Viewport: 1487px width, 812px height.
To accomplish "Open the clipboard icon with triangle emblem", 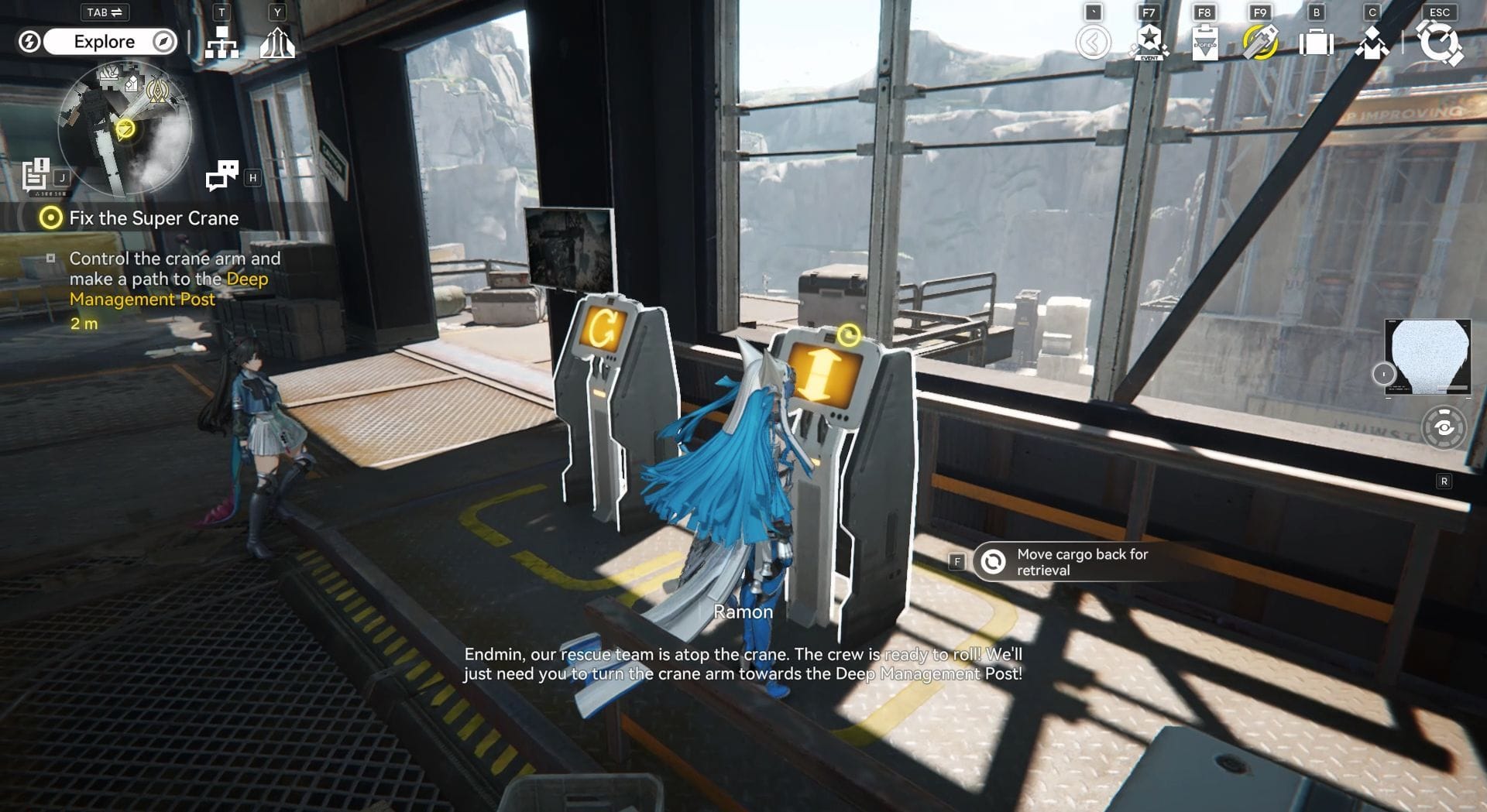I will tap(1204, 43).
